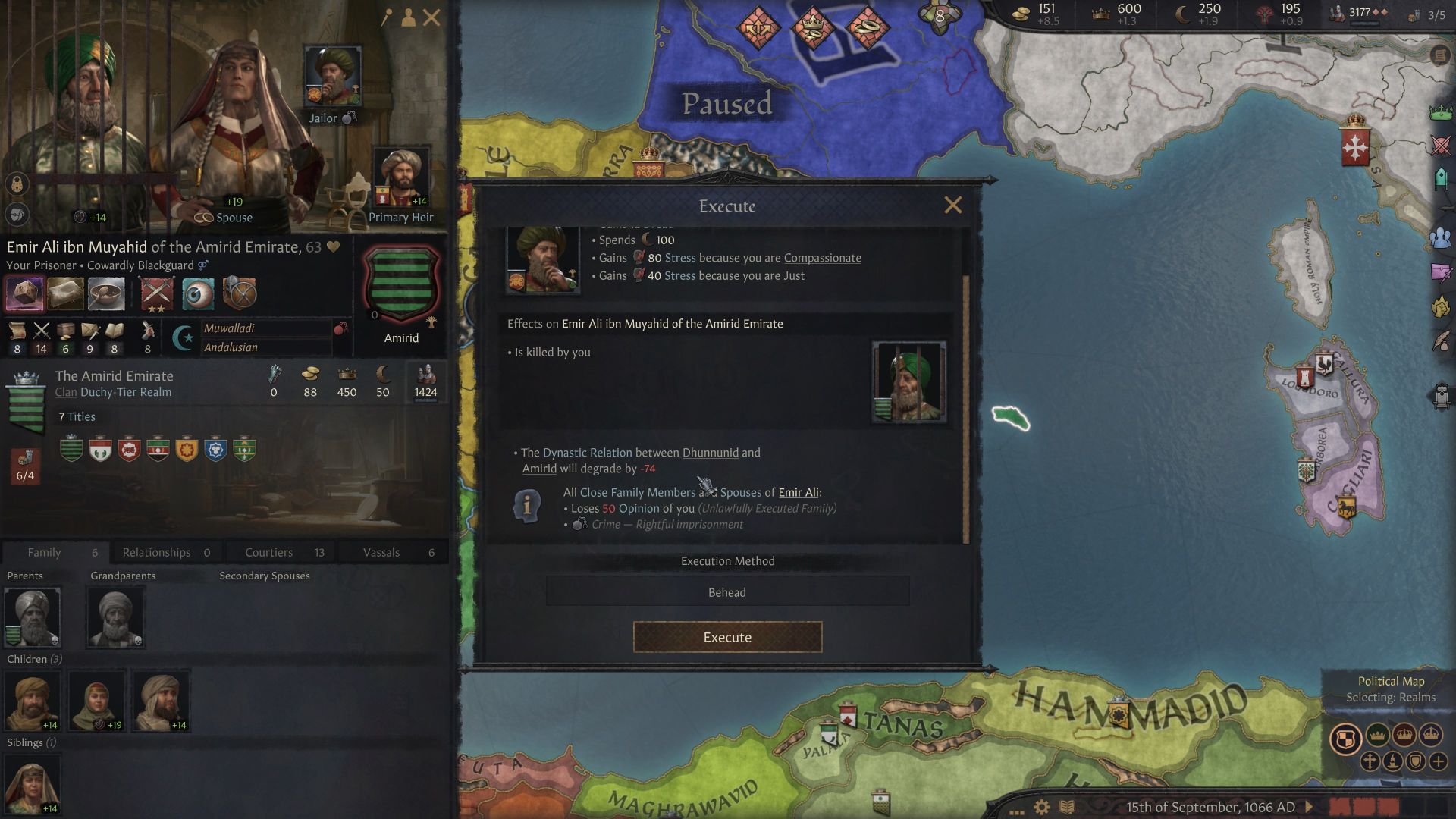Open the Behead execution method dropdown
Image resolution: width=1456 pixels, height=819 pixels.
coord(726,591)
